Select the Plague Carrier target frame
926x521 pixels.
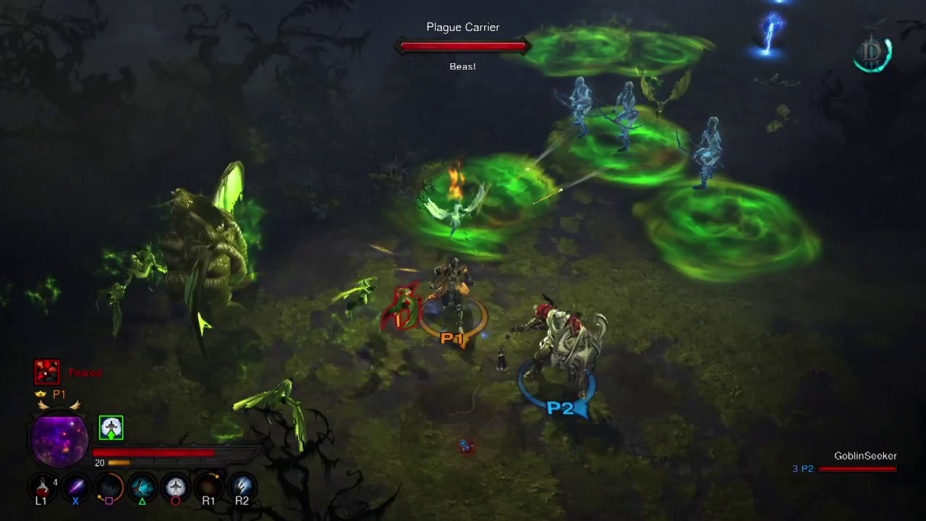[463, 46]
